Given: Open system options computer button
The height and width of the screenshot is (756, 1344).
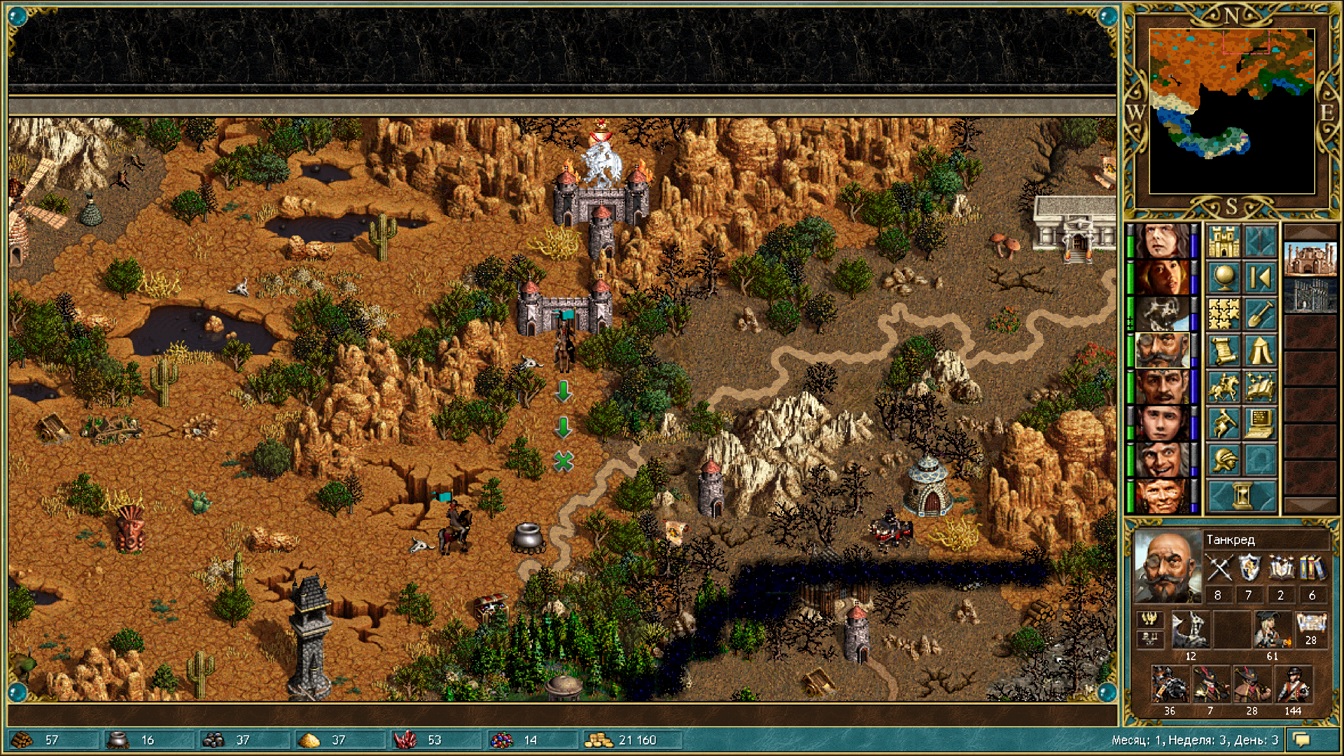Looking at the screenshot, I should tap(1260, 423).
